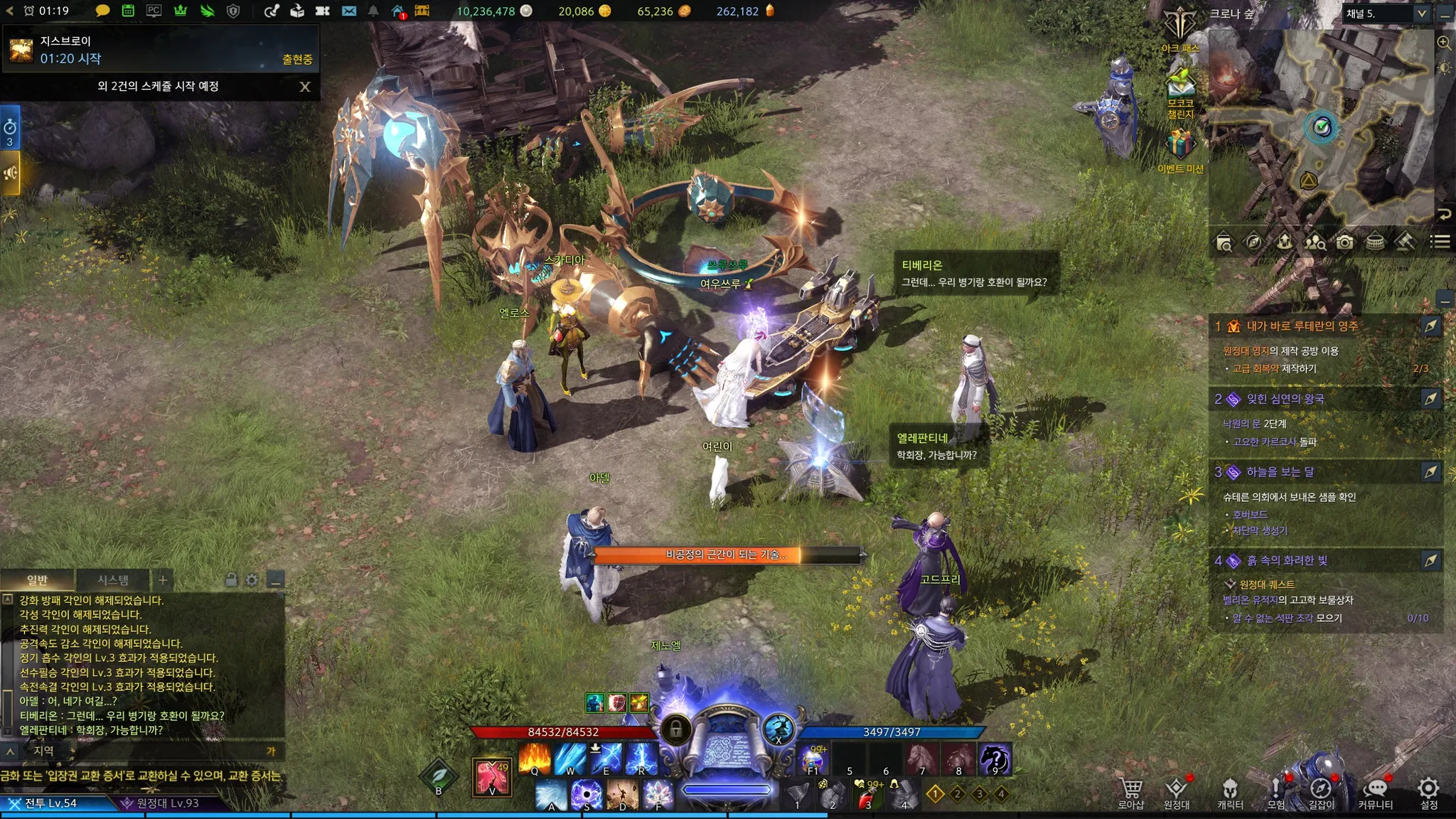Open the Mokoko Challenge icon
Screen dimensions: 1456x819
pyautogui.click(x=1180, y=91)
